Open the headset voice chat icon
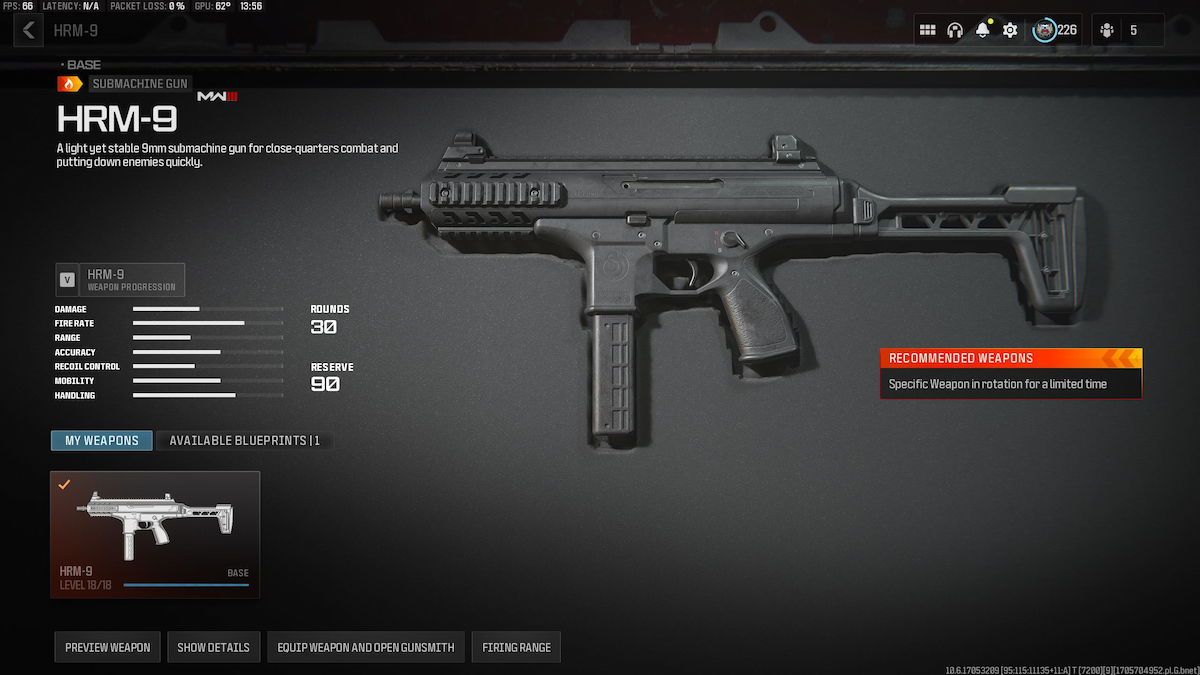Image resolution: width=1200 pixels, height=675 pixels. click(x=955, y=30)
